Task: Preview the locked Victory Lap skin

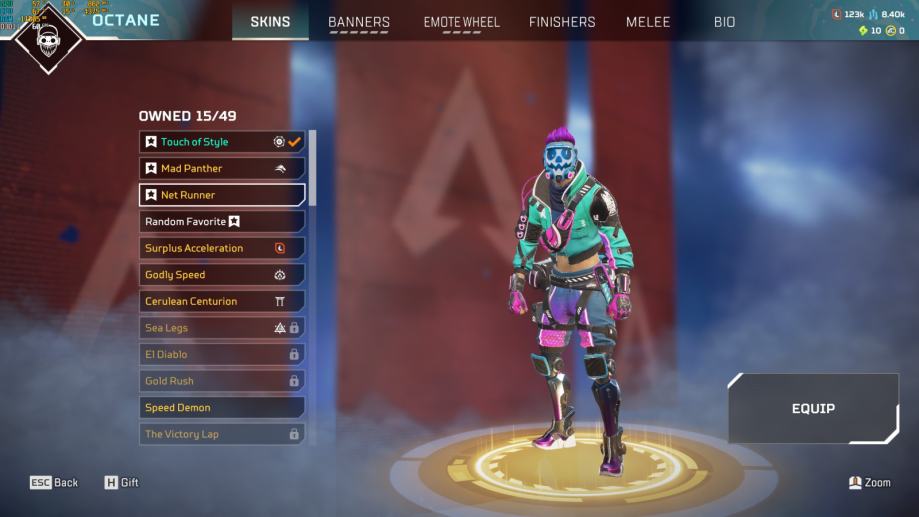Action: (x=222, y=434)
